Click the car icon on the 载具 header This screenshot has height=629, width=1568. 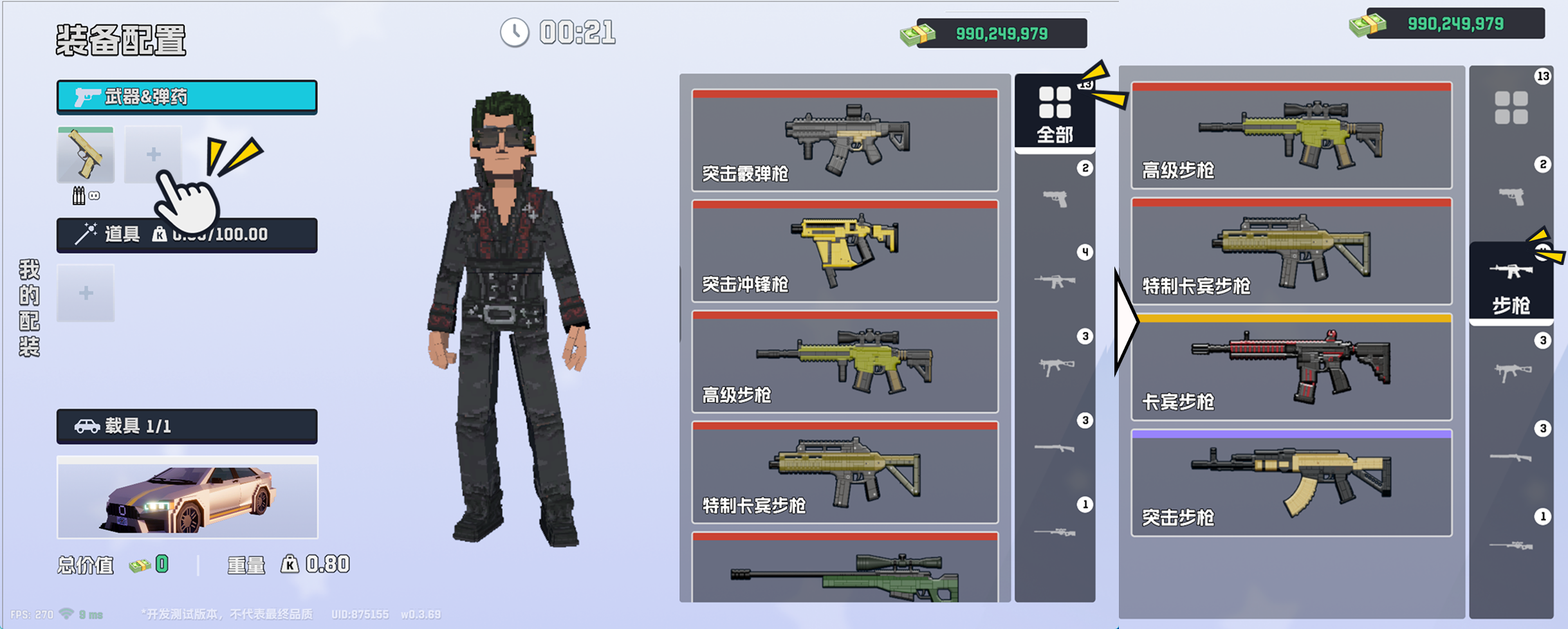[x=87, y=426]
